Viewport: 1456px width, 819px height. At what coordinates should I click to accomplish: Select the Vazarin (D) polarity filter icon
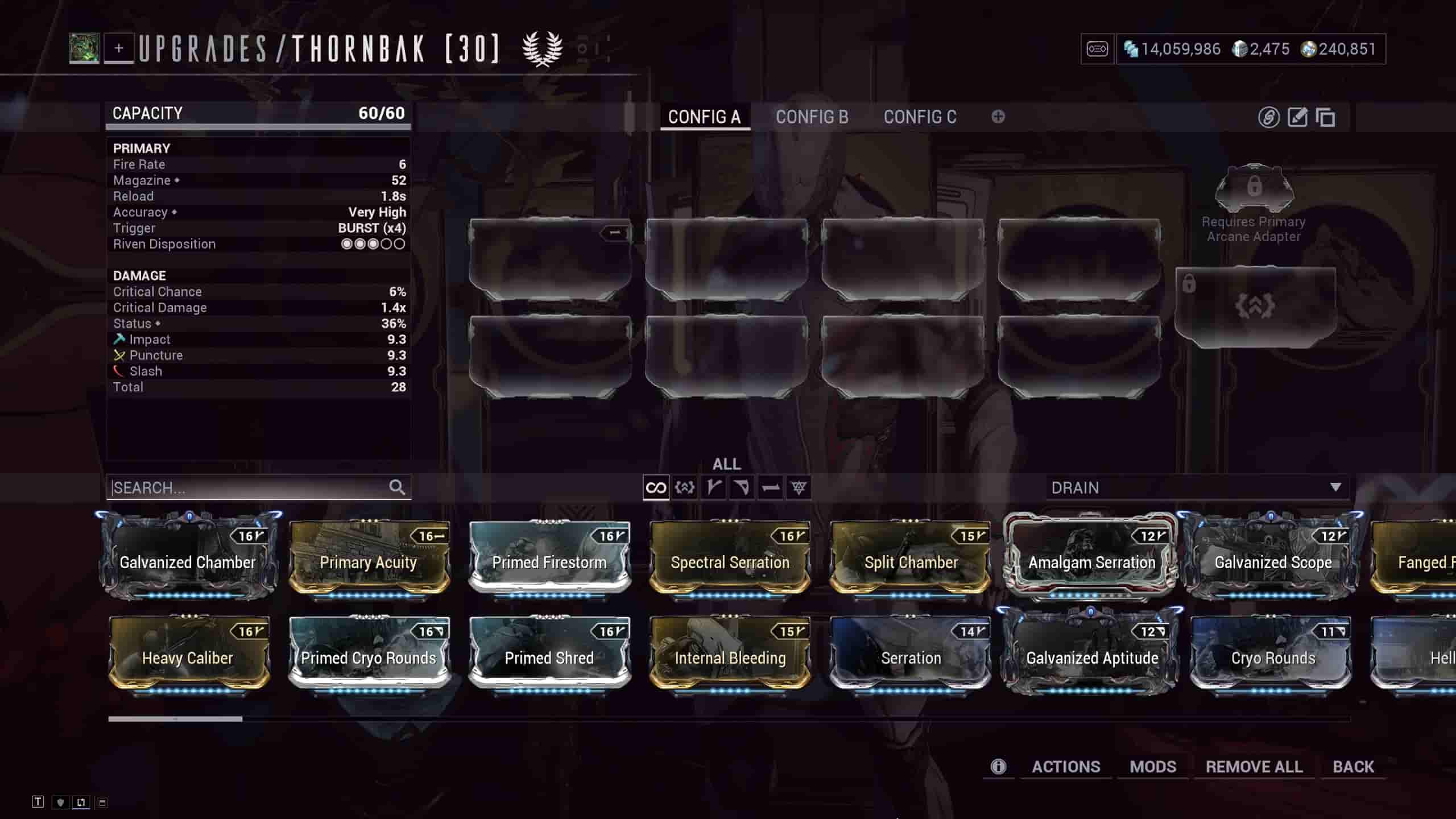[x=742, y=487]
